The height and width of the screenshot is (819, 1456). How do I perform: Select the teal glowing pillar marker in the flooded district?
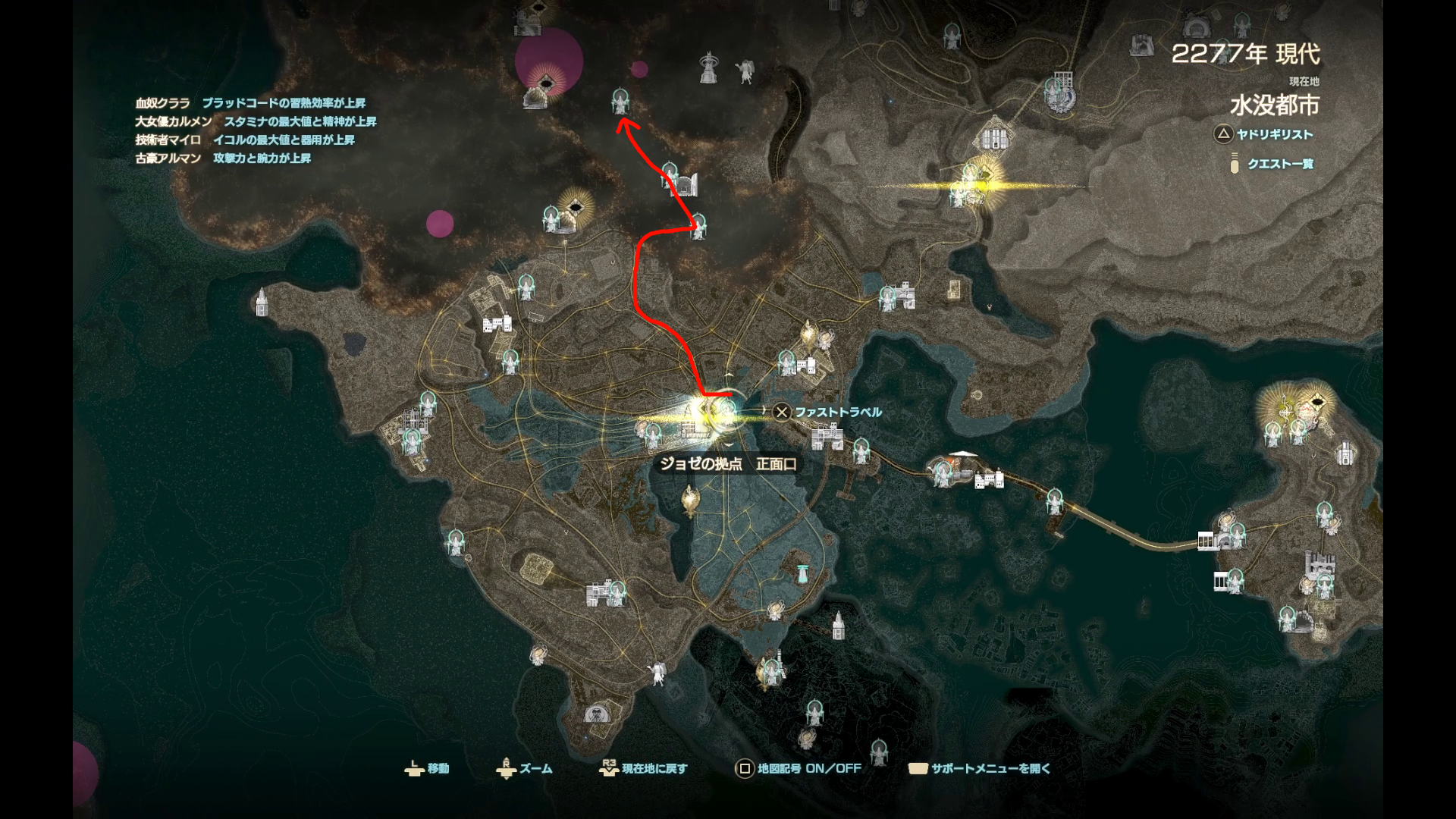pyautogui.click(x=801, y=574)
